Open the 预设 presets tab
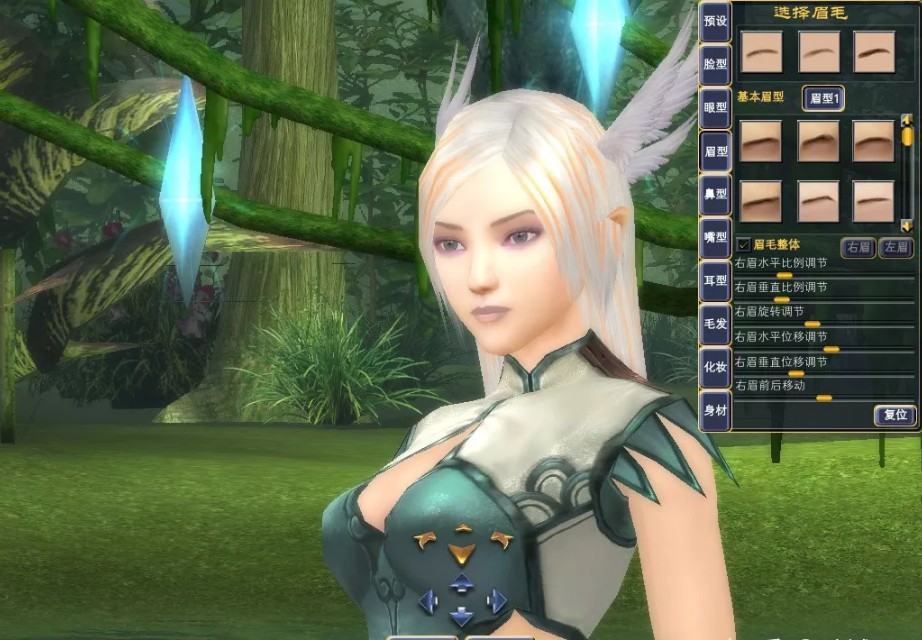The image size is (922, 640). tap(714, 20)
